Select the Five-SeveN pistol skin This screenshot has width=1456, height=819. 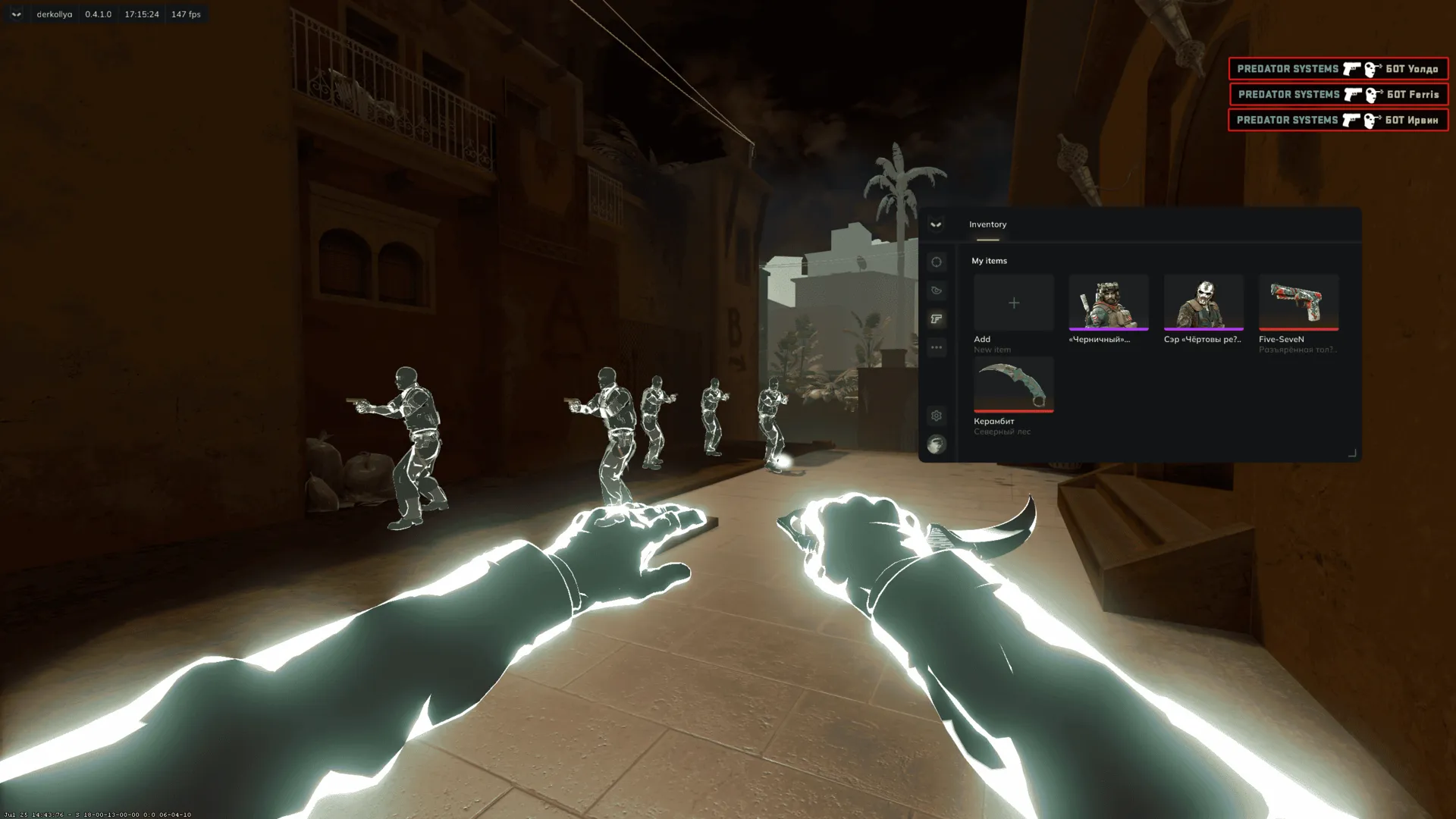click(x=1298, y=303)
